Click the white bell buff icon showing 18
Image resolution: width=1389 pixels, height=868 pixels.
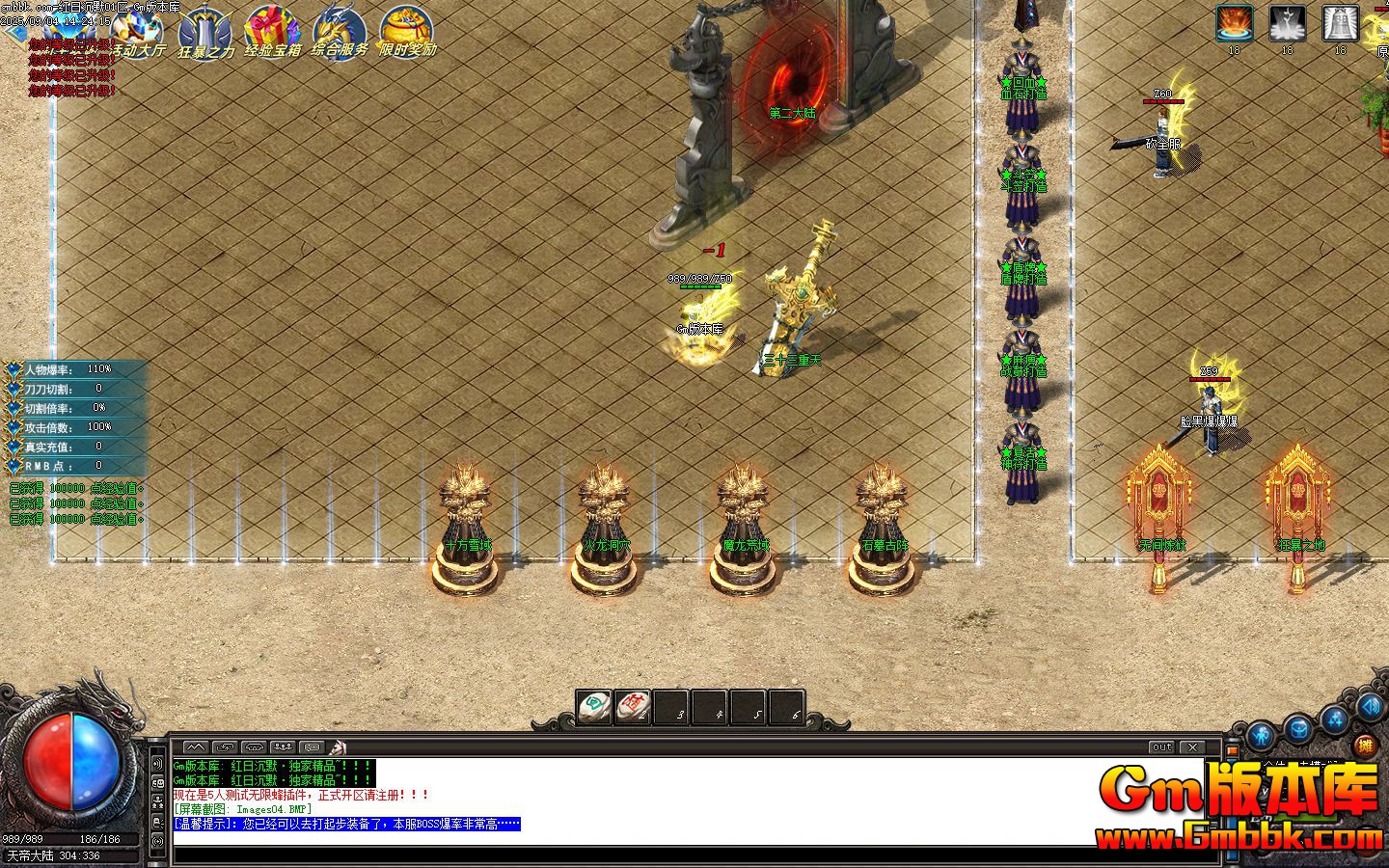tap(1339, 22)
